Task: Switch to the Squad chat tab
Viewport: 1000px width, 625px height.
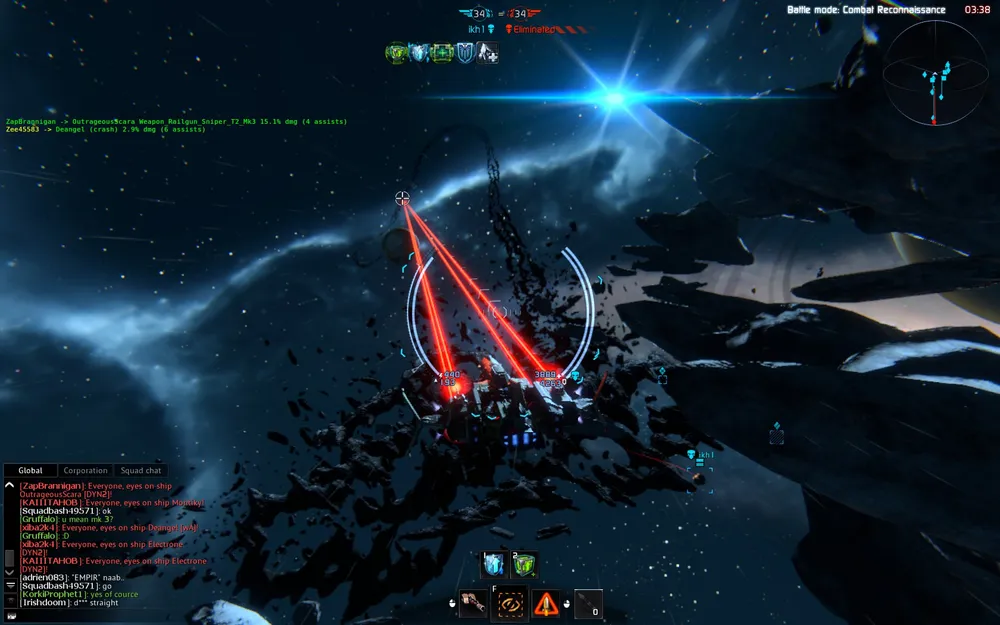Action: point(140,471)
